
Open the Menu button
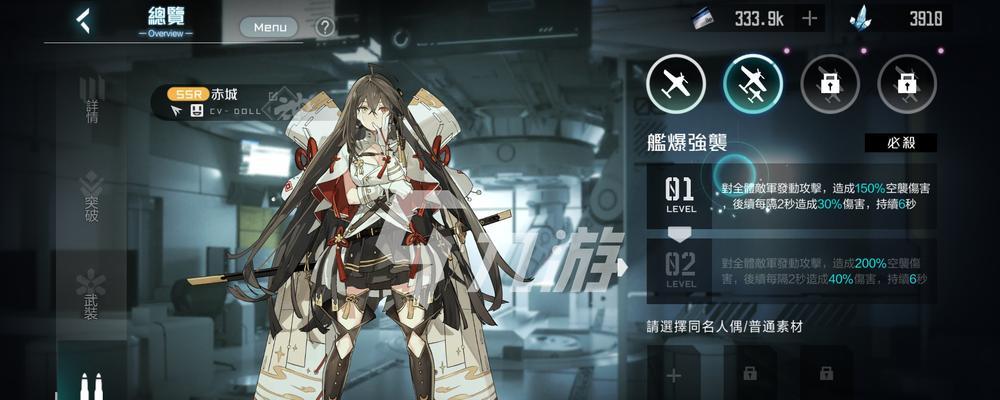[x=270, y=27]
